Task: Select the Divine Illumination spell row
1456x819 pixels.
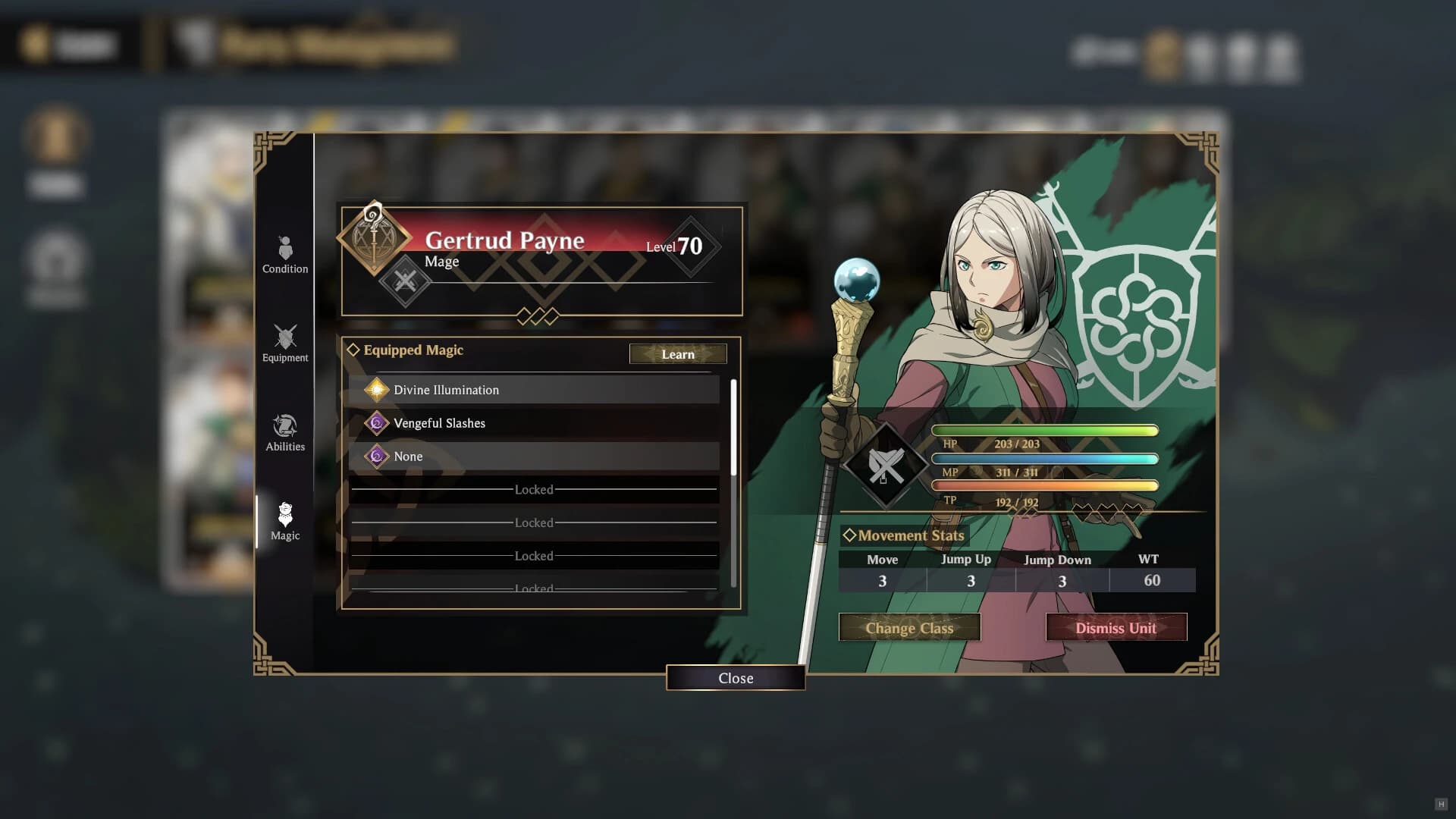Action: (534, 390)
